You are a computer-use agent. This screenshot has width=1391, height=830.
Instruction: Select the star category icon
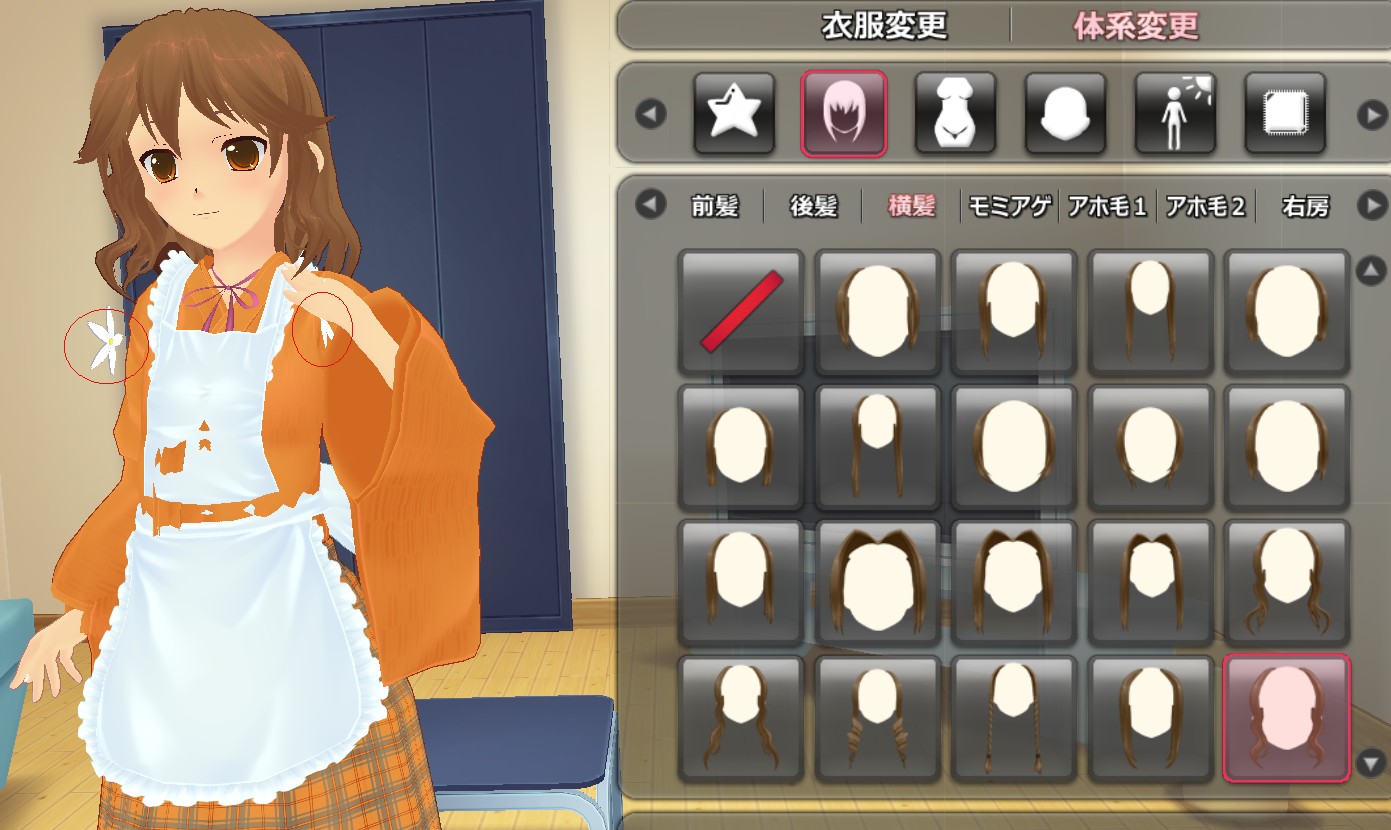coord(734,114)
